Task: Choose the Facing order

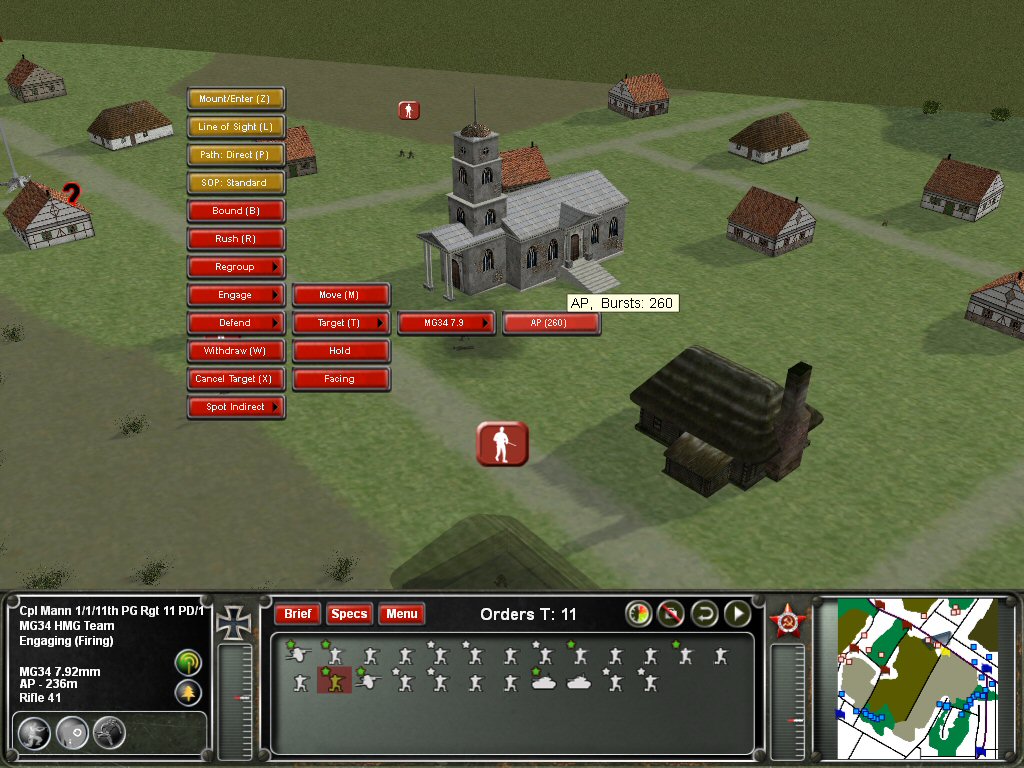Action: point(340,379)
